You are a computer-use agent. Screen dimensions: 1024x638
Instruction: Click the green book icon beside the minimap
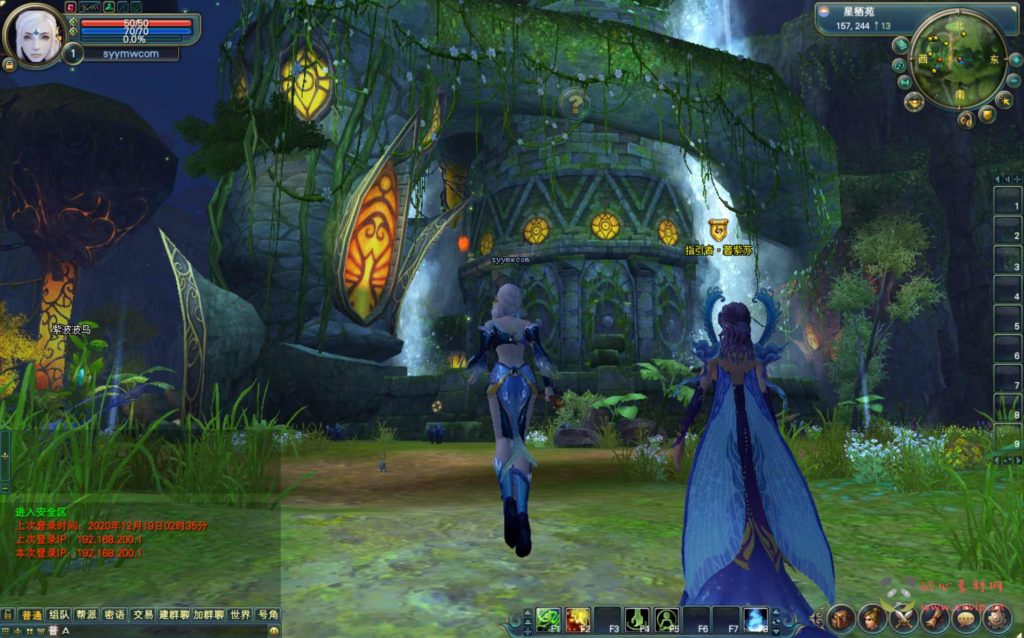[900, 45]
